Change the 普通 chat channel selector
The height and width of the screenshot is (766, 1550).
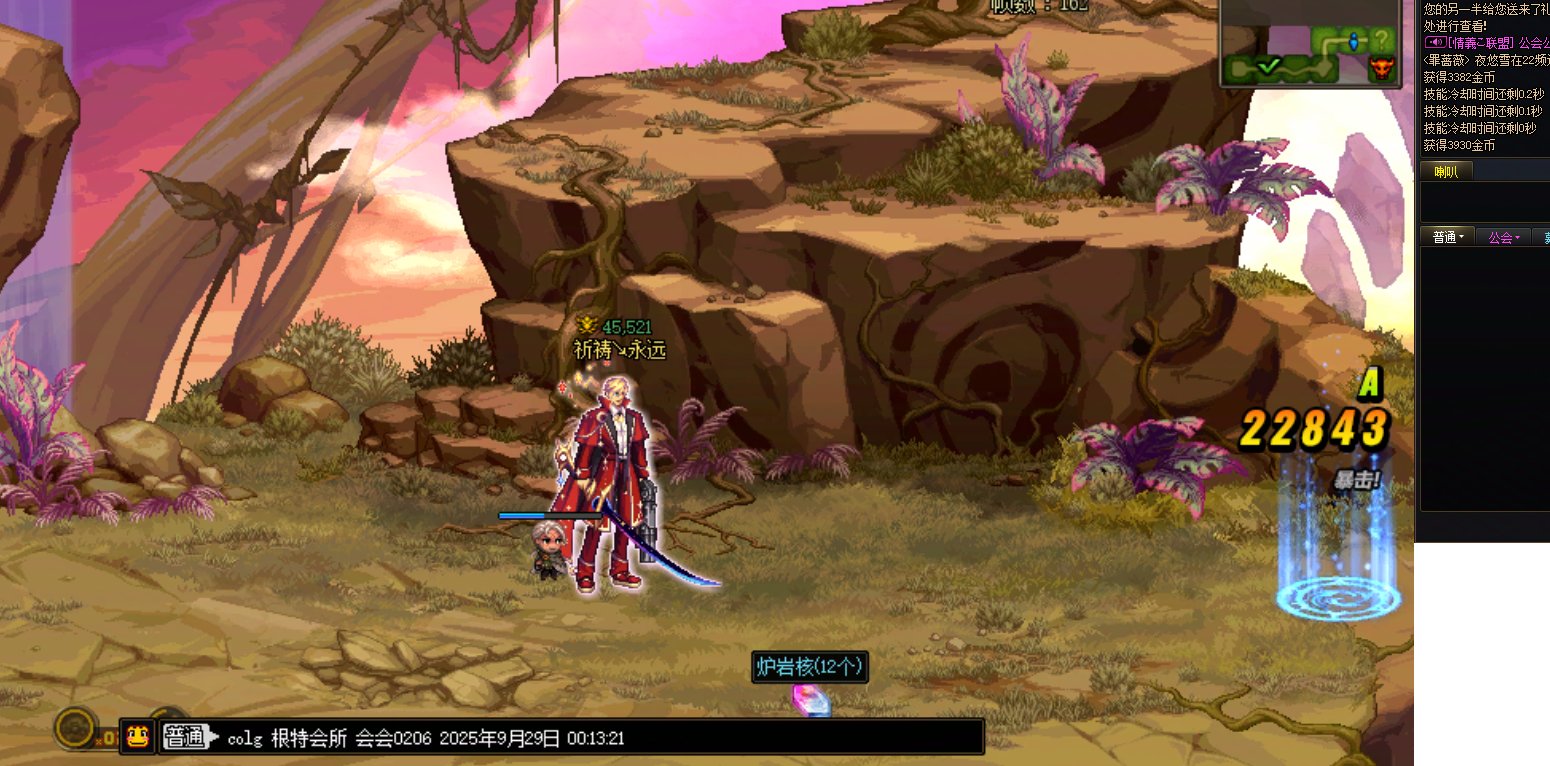tap(190, 738)
